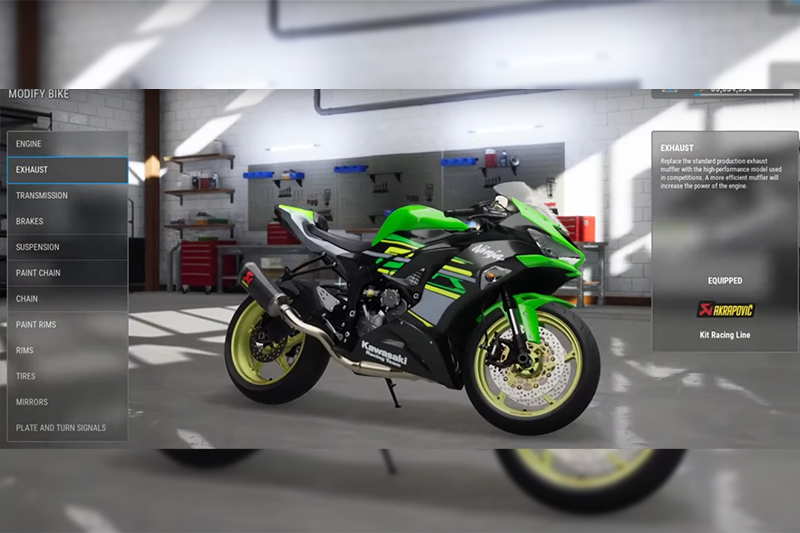Open Plate and Turn Signals

tap(67, 428)
